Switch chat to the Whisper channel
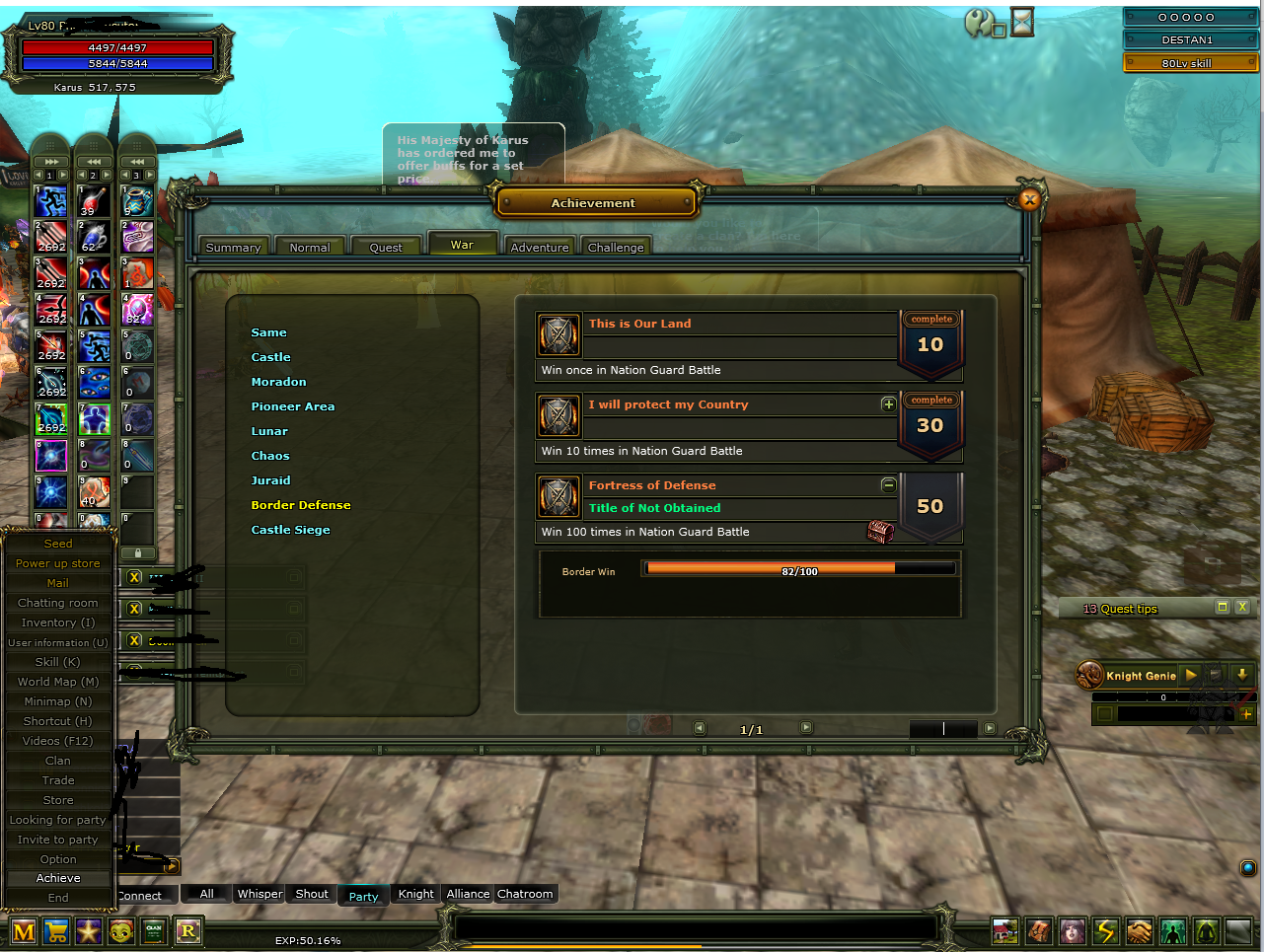This screenshot has height=952, width=1264. coord(260,894)
